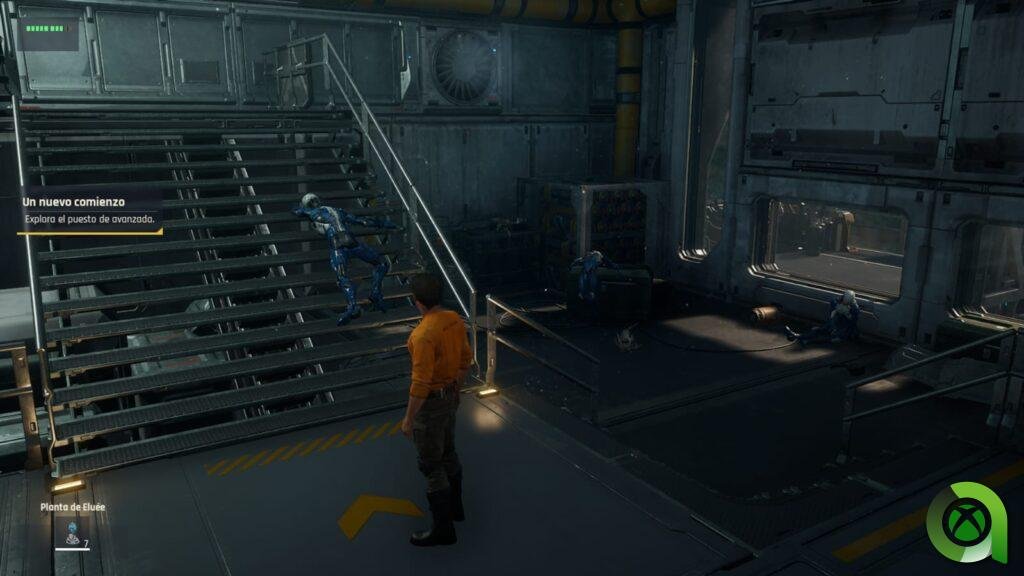Image resolution: width=1024 pixels, height=576 pixels.
Task: Select the Planta de Eluée item icon
Action: click(72, 532)
